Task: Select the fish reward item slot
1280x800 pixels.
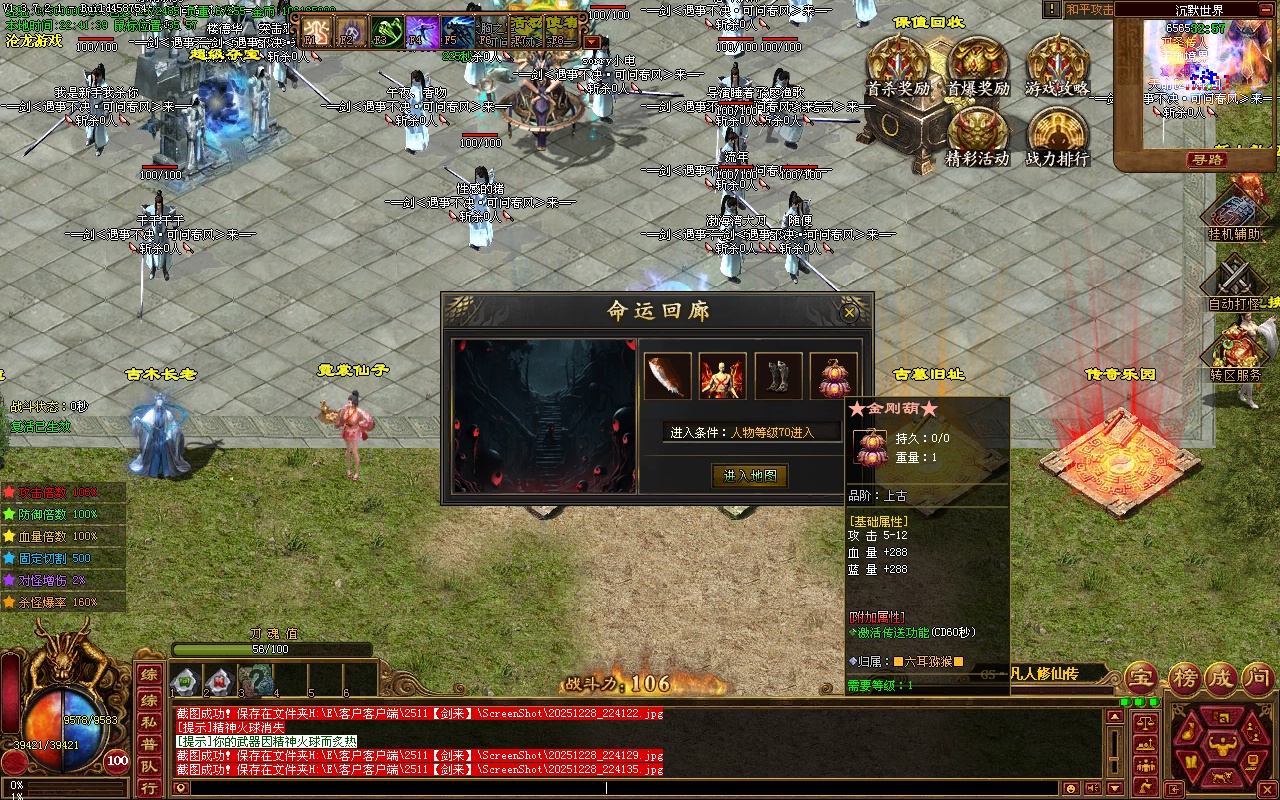Action: point(667,376)
